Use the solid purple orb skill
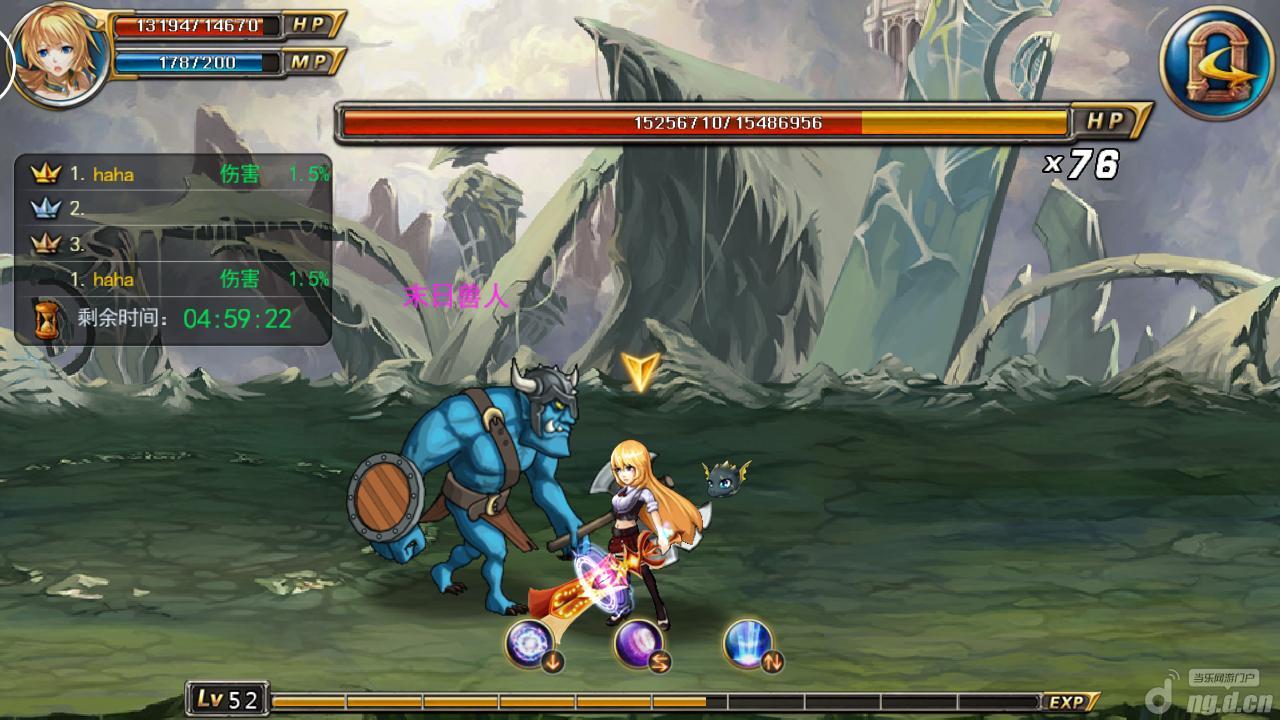This screenshot has width=1280, height=720. 638,643
